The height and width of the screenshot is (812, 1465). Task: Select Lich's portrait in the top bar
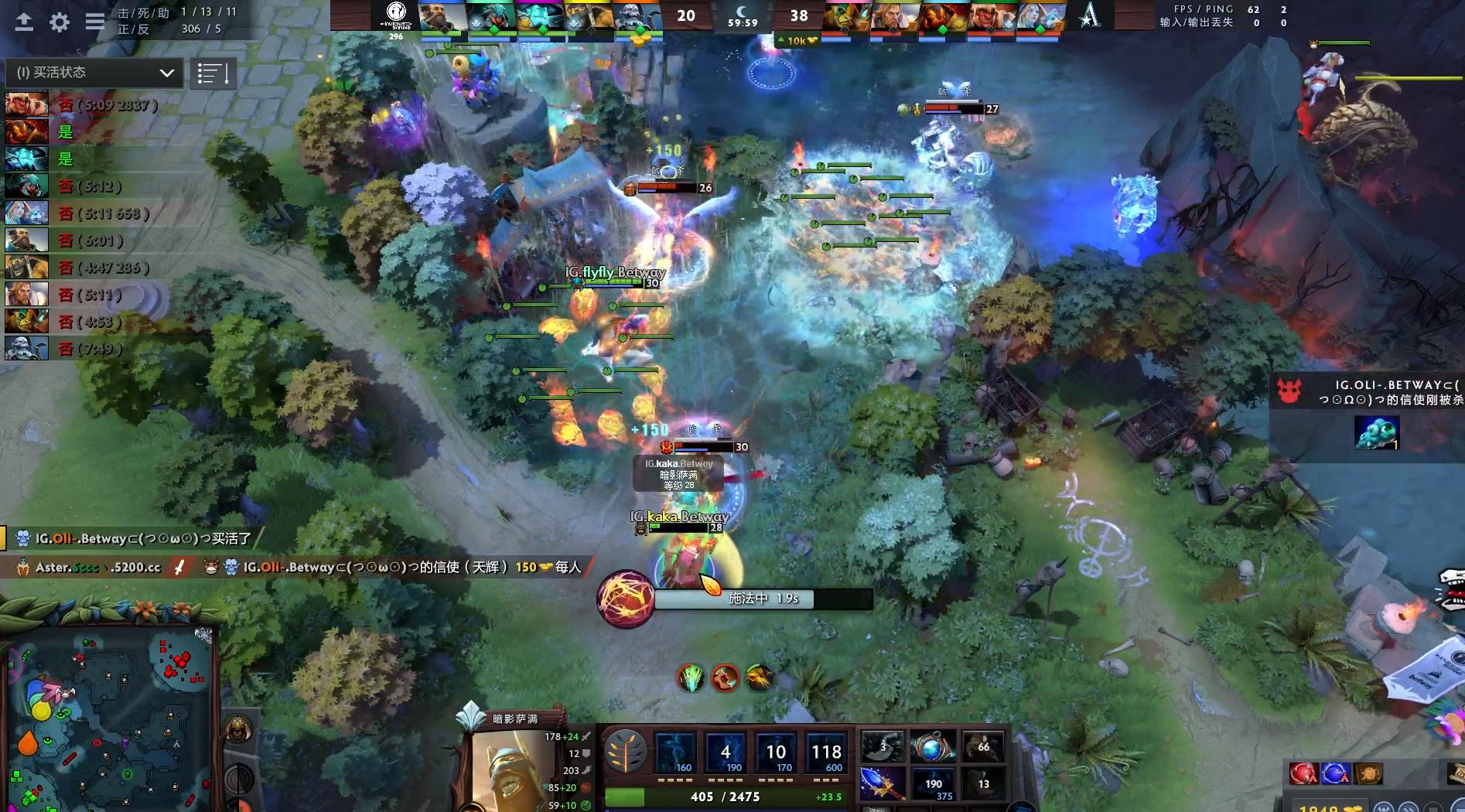pyautogui.click(x=636, y=16)
